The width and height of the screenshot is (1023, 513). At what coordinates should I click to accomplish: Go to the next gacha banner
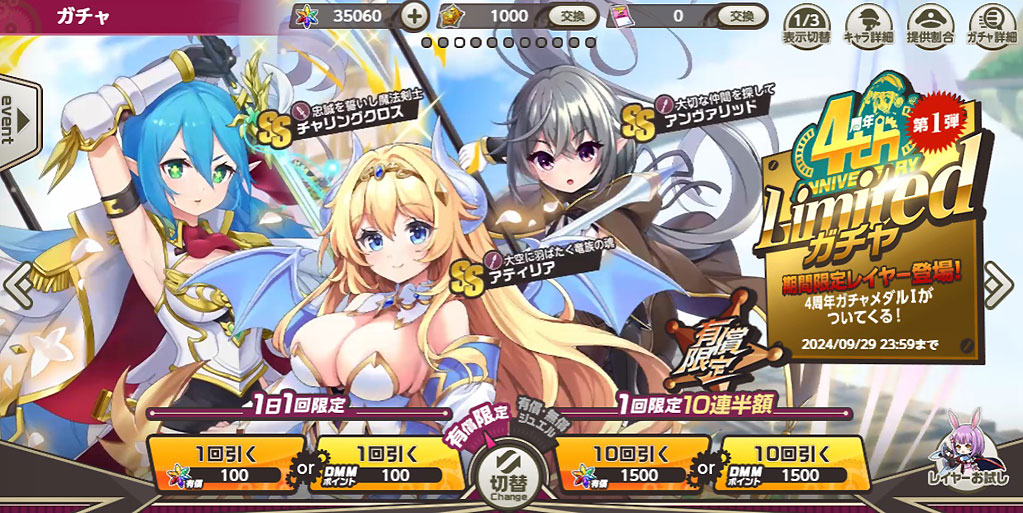pyautogui.click(x=998, y=287)
